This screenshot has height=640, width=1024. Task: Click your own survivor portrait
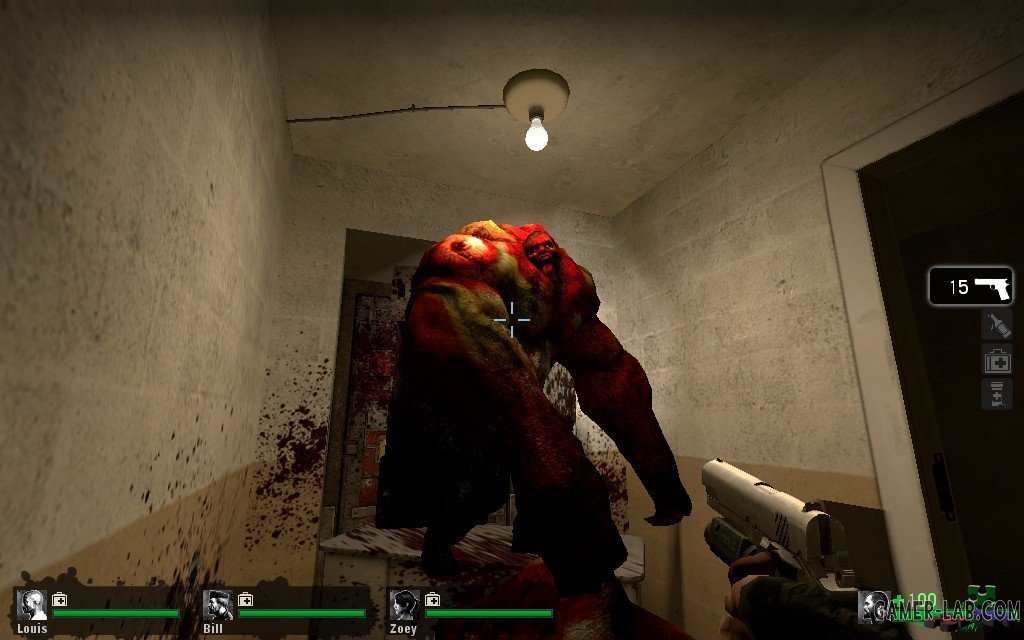point(874,607)
